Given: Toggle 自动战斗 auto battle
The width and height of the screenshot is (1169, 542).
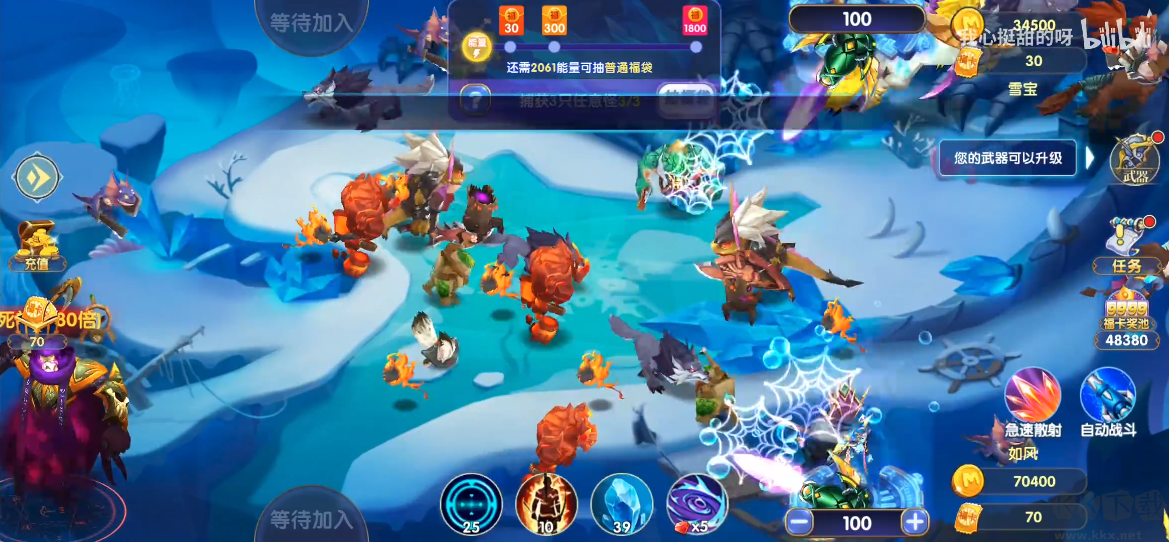Looking at the screenshot, I should (x=1108, y=398).
